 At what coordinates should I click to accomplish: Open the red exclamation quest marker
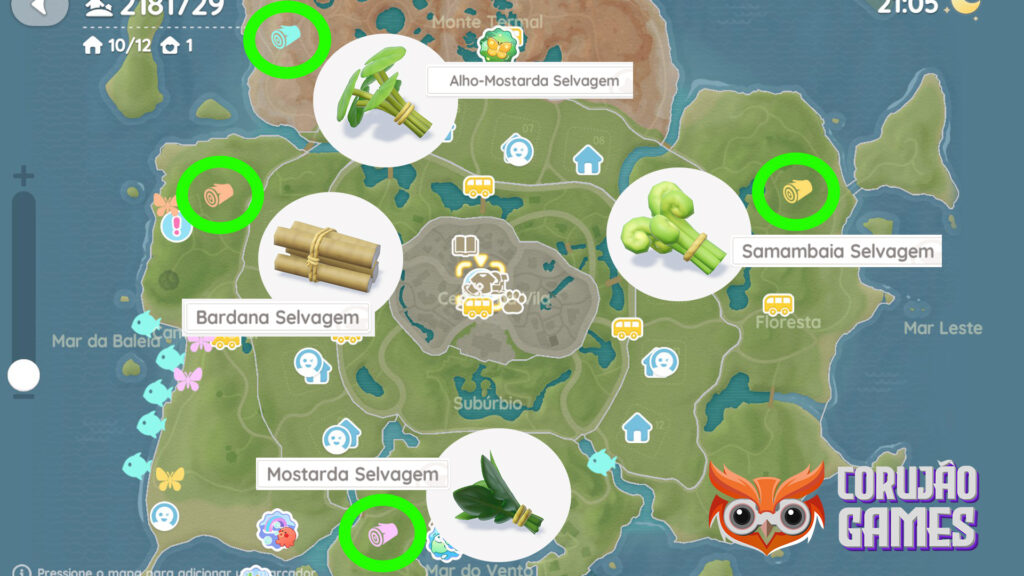pos(176,227)
